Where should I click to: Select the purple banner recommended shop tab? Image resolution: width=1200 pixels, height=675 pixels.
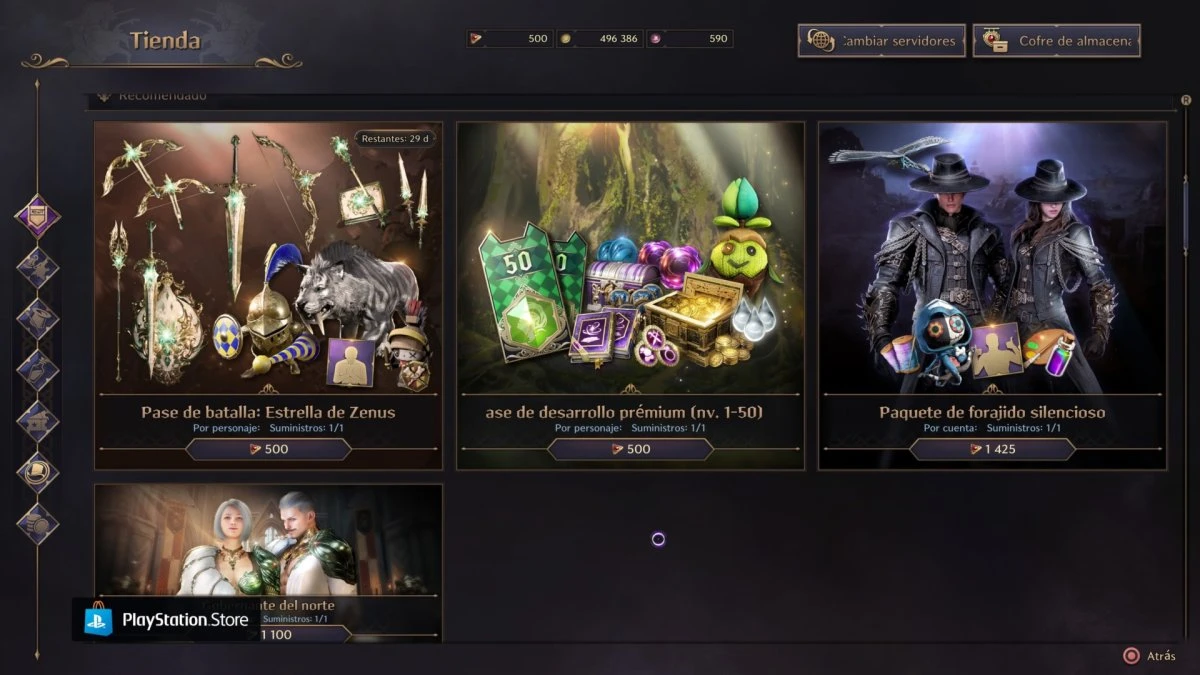pyautogui.click(x=38, y=216)
